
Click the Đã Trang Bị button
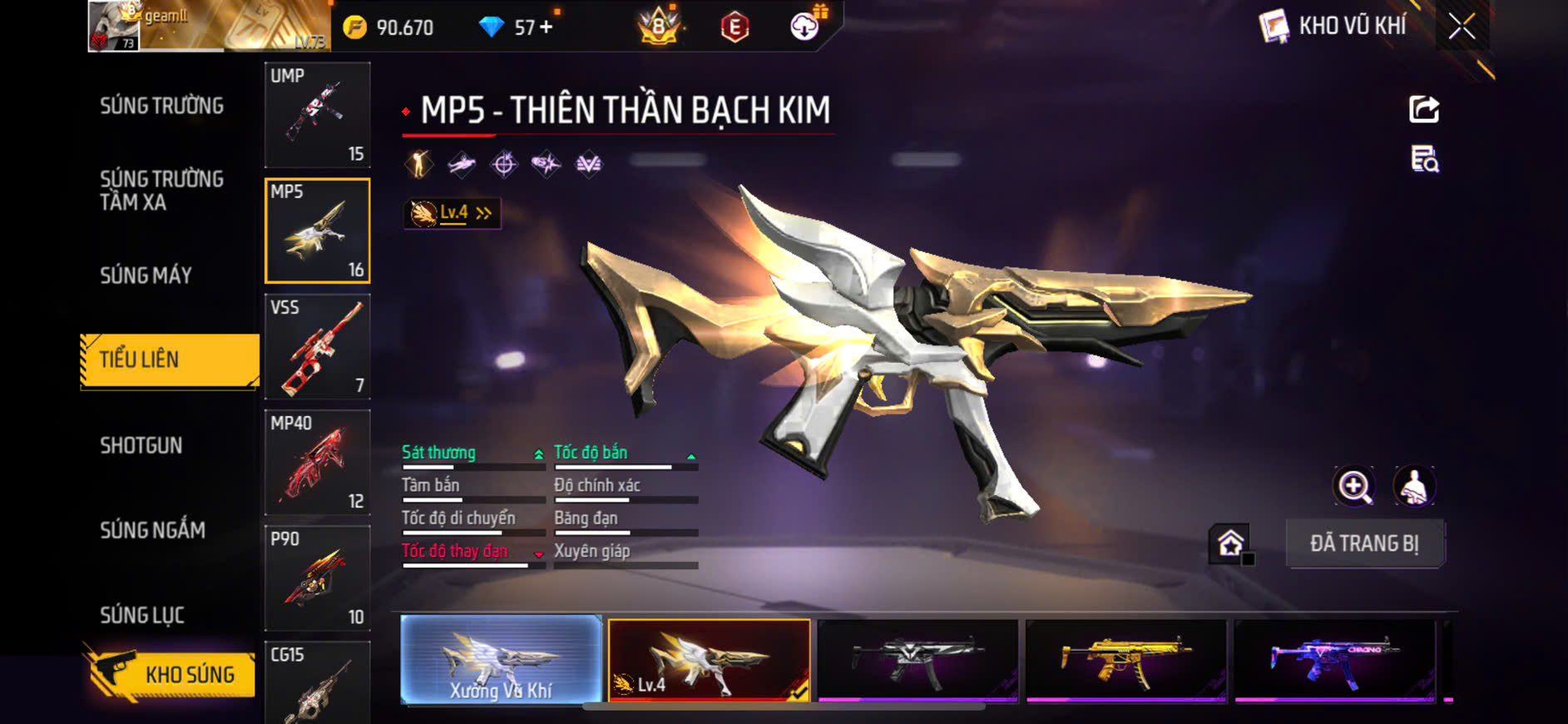click(1364, 543)
